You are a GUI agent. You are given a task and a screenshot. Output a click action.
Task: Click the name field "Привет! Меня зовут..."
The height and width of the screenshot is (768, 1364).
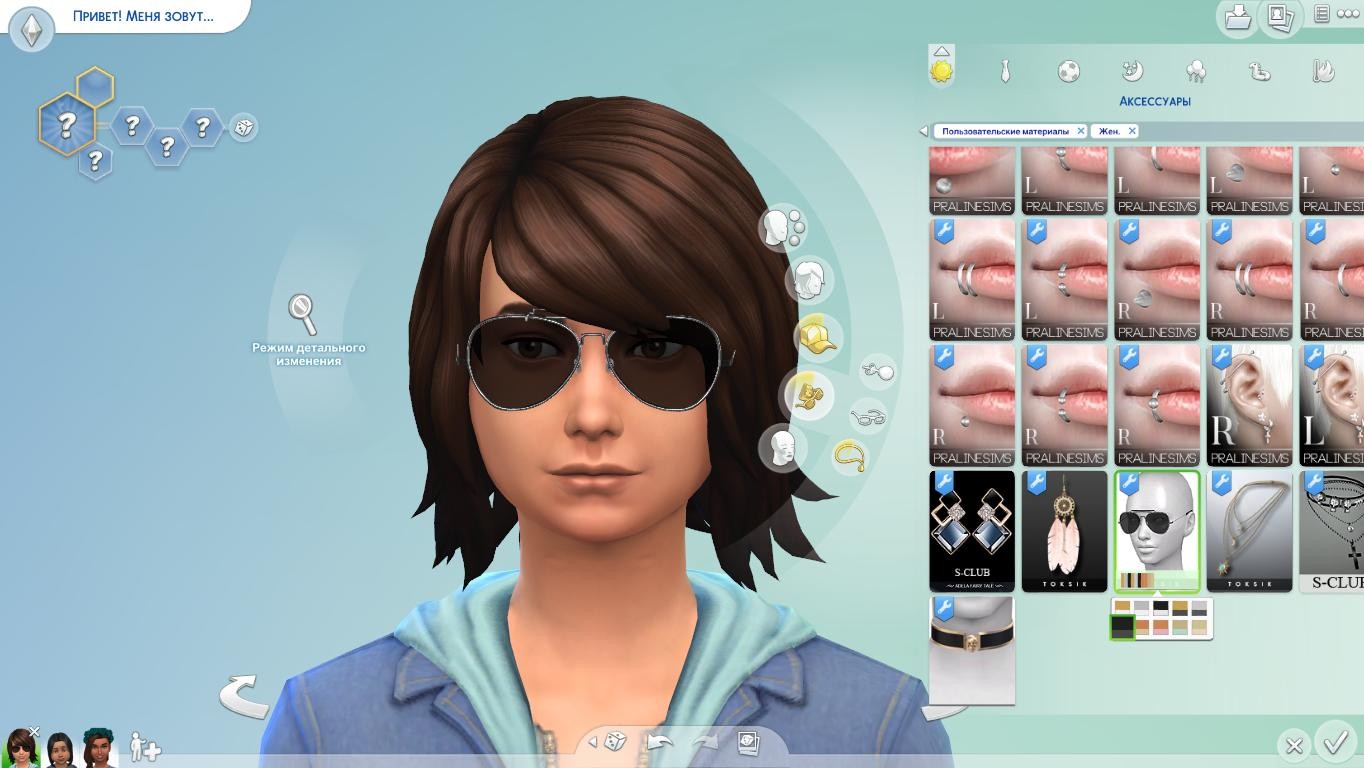pos(143,16)
